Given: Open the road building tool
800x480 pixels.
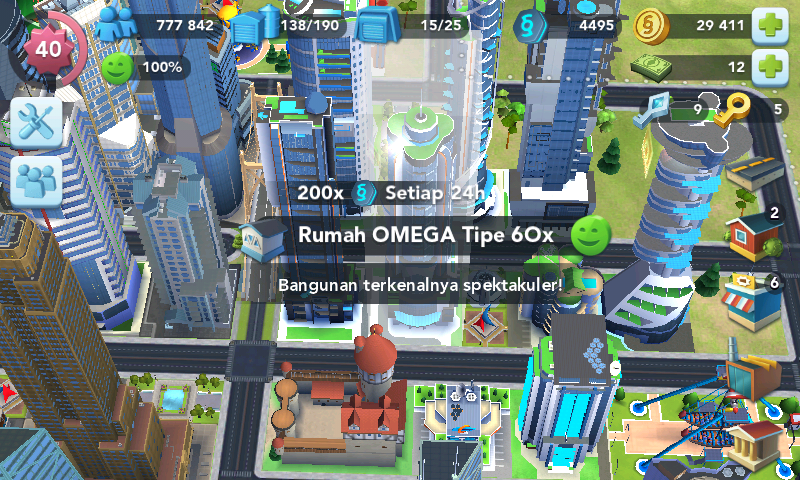Looking at the screenshot, I should [754, 176].
